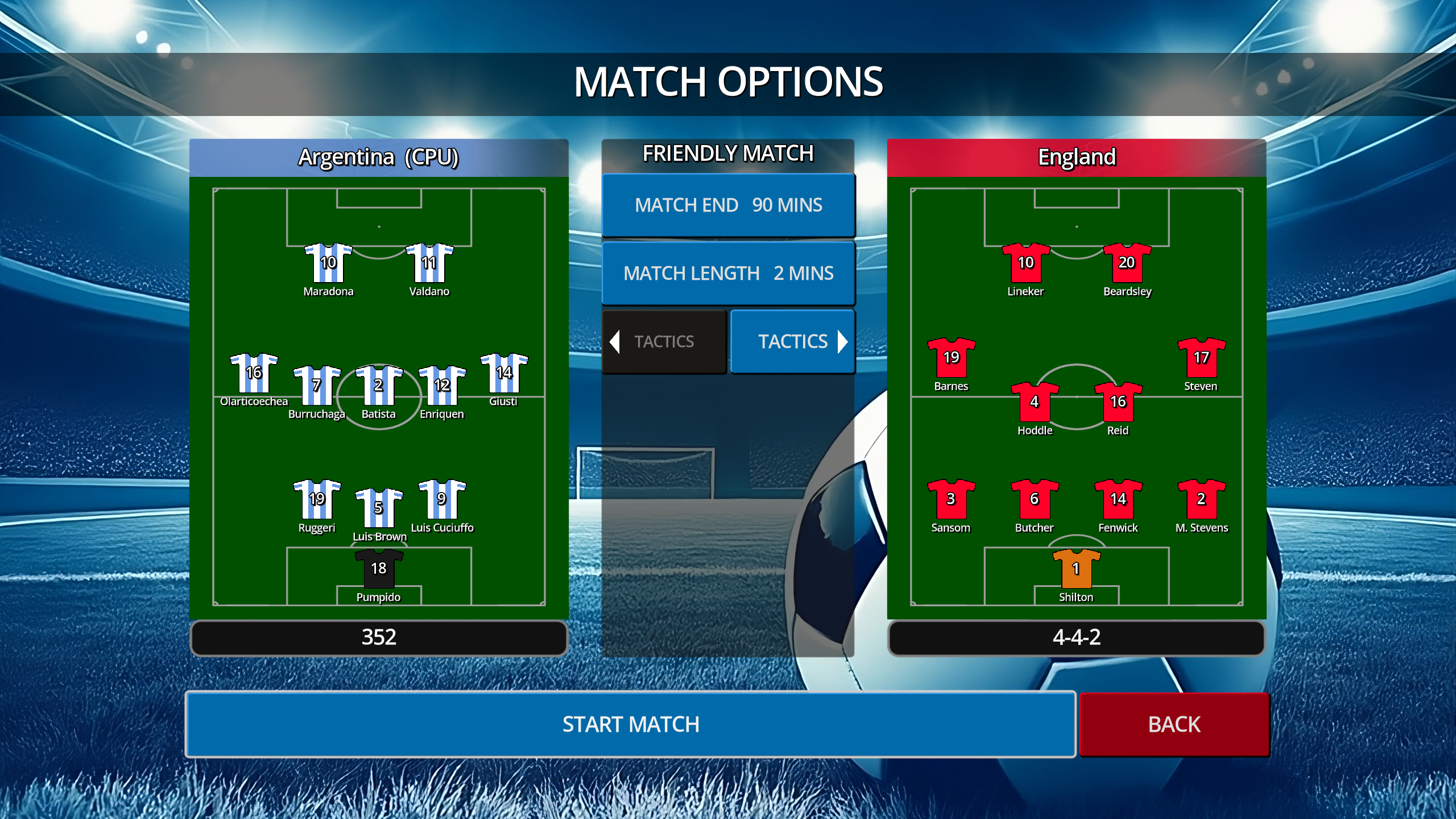
Task: Choose Hoddle in England midfield
Action: [1035, 403]
